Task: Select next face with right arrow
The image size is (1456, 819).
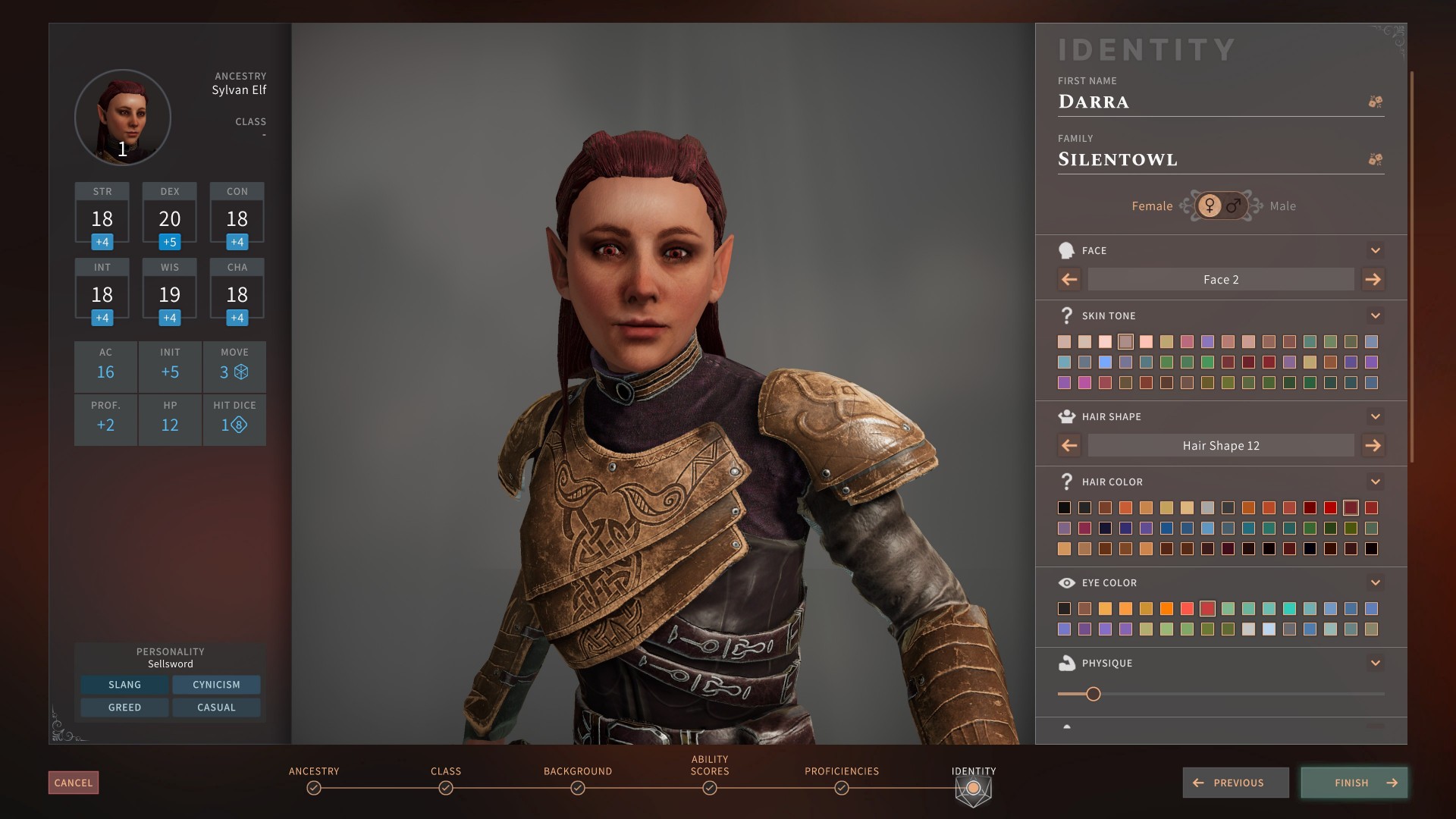Action: [1373, 279]
